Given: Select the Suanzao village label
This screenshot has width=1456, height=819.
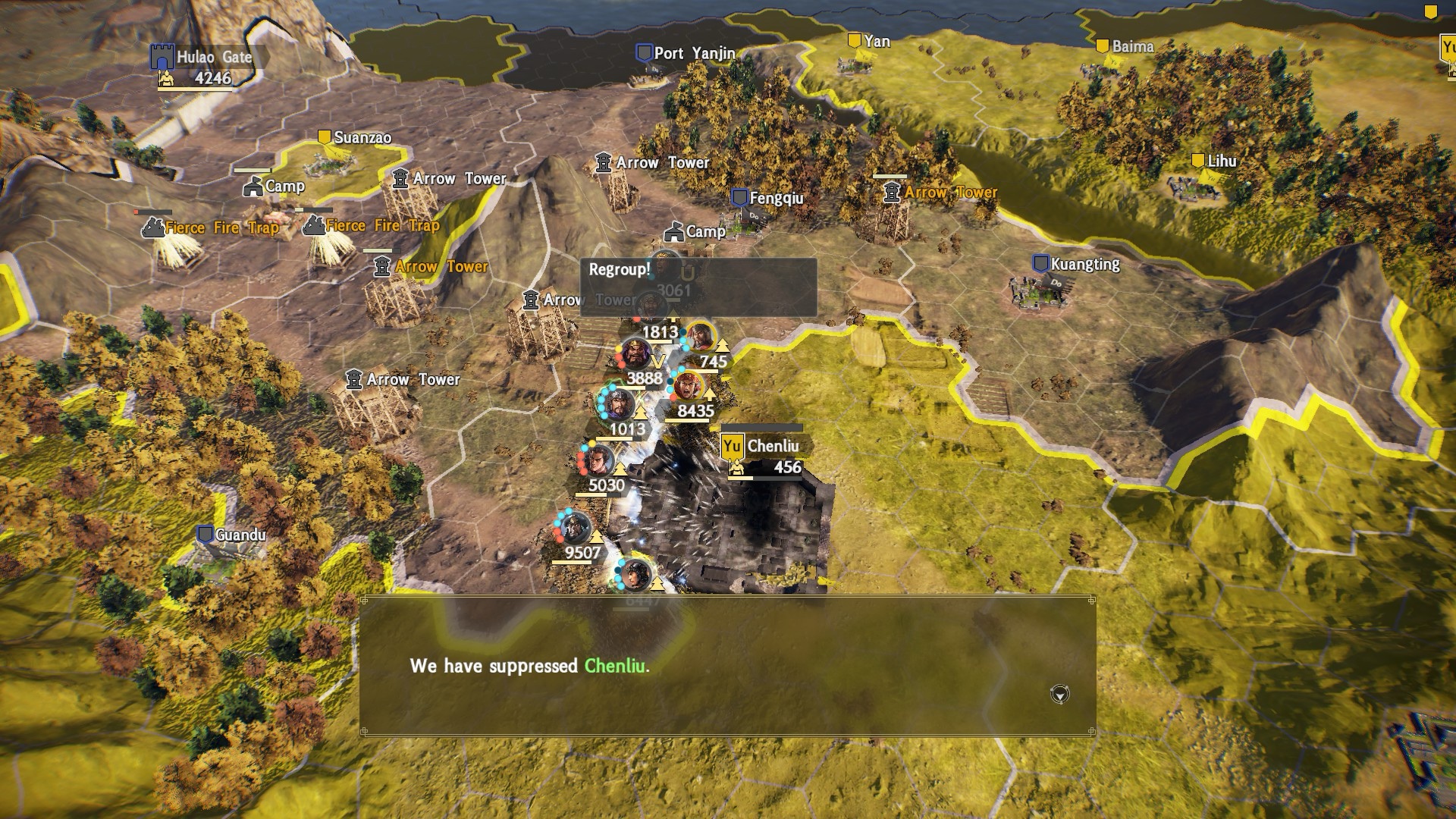Looking at the screenshot, I should [x=362, y=137].
